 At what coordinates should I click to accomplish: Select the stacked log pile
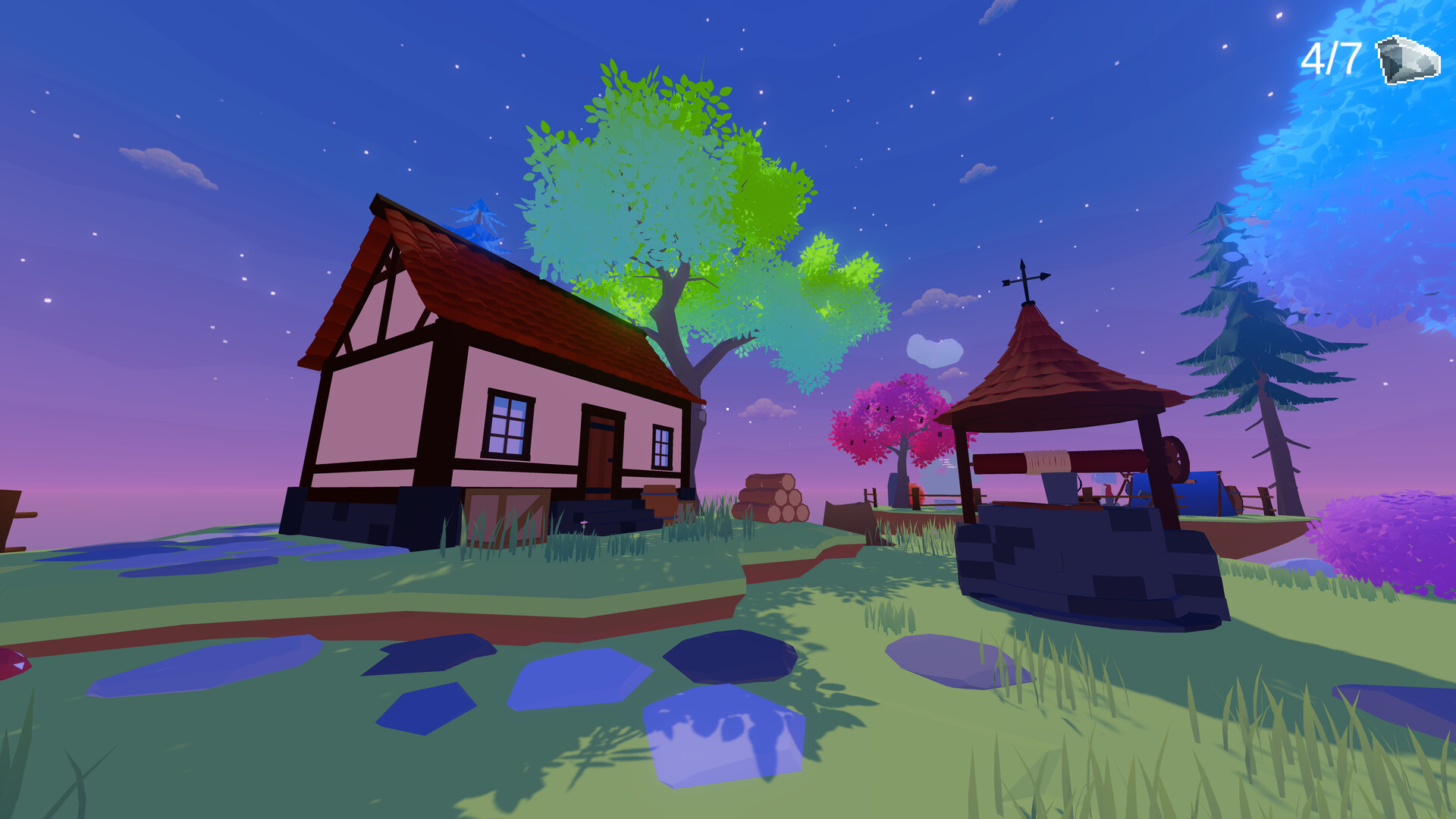773,497
